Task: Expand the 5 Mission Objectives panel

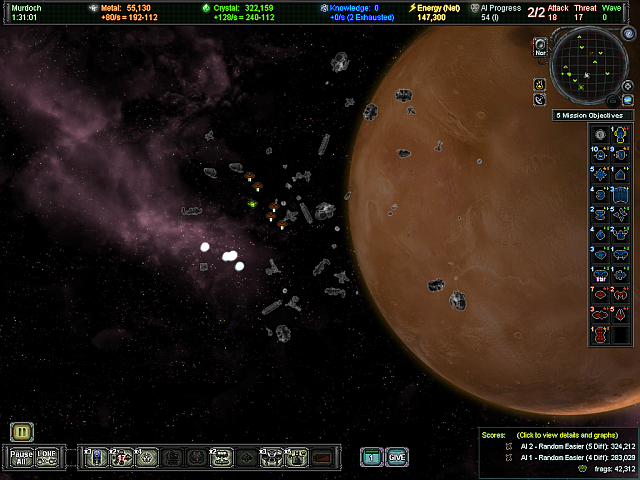Action: click(x=594, y=116)
